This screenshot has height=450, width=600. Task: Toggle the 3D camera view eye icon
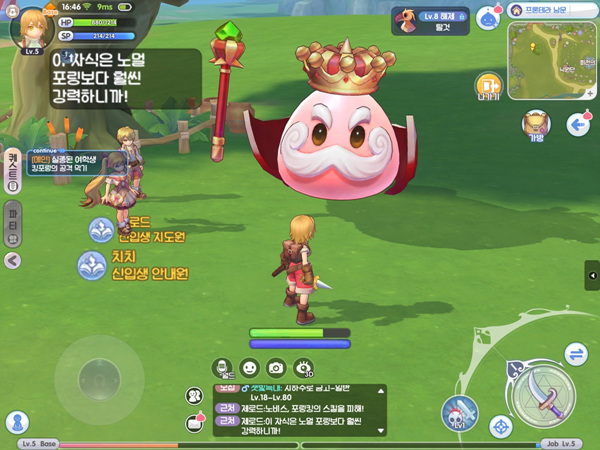click(304, 369)
